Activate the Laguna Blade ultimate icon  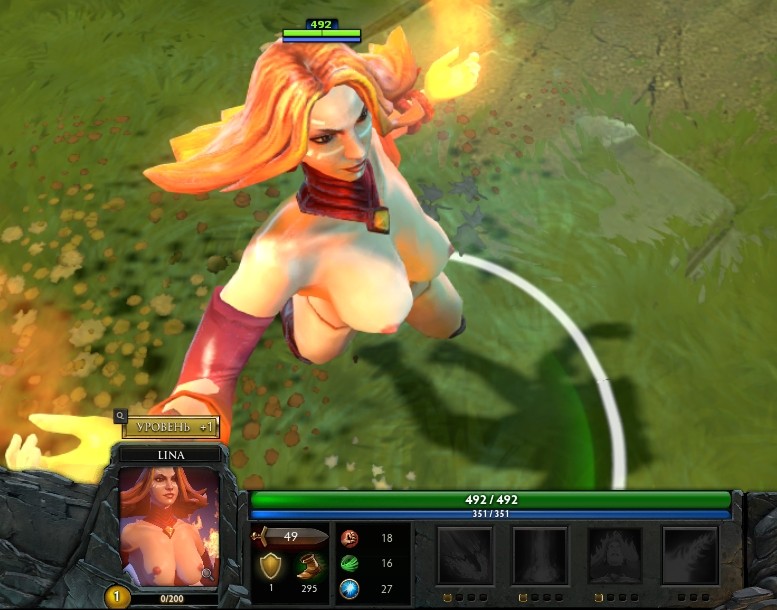(x=690, y=556)
